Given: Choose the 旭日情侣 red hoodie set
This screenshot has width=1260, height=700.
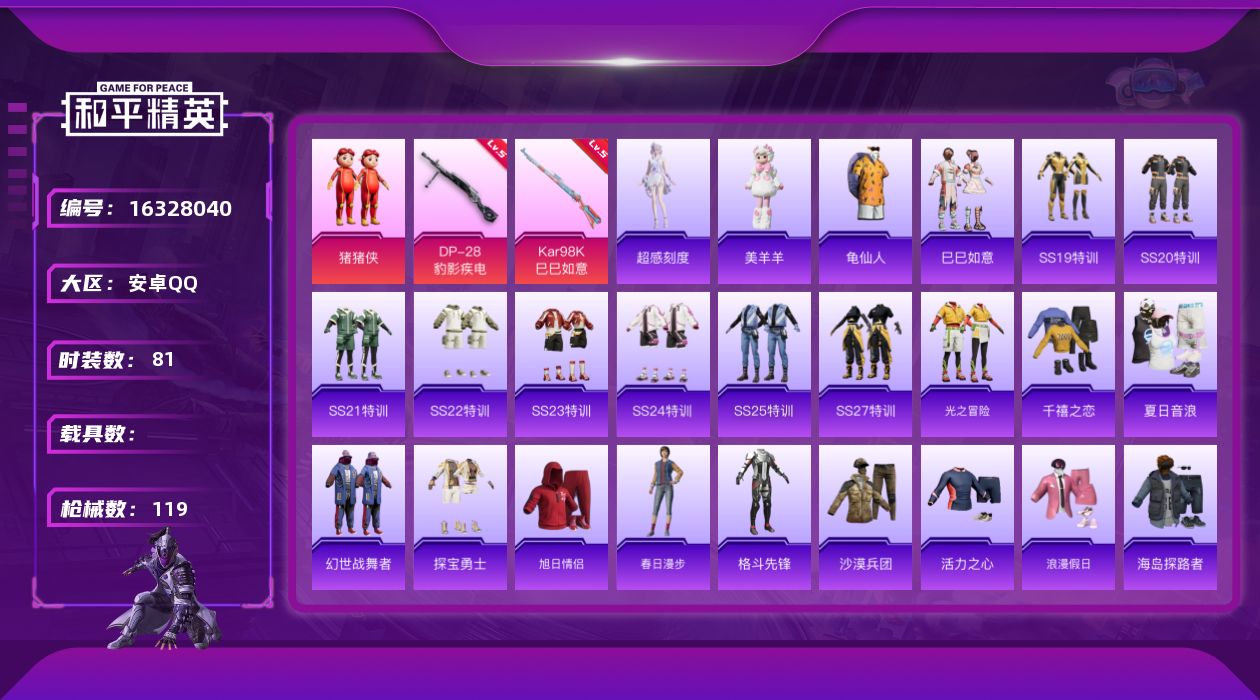Looking at the screenshot, I should tap(561, 517).
